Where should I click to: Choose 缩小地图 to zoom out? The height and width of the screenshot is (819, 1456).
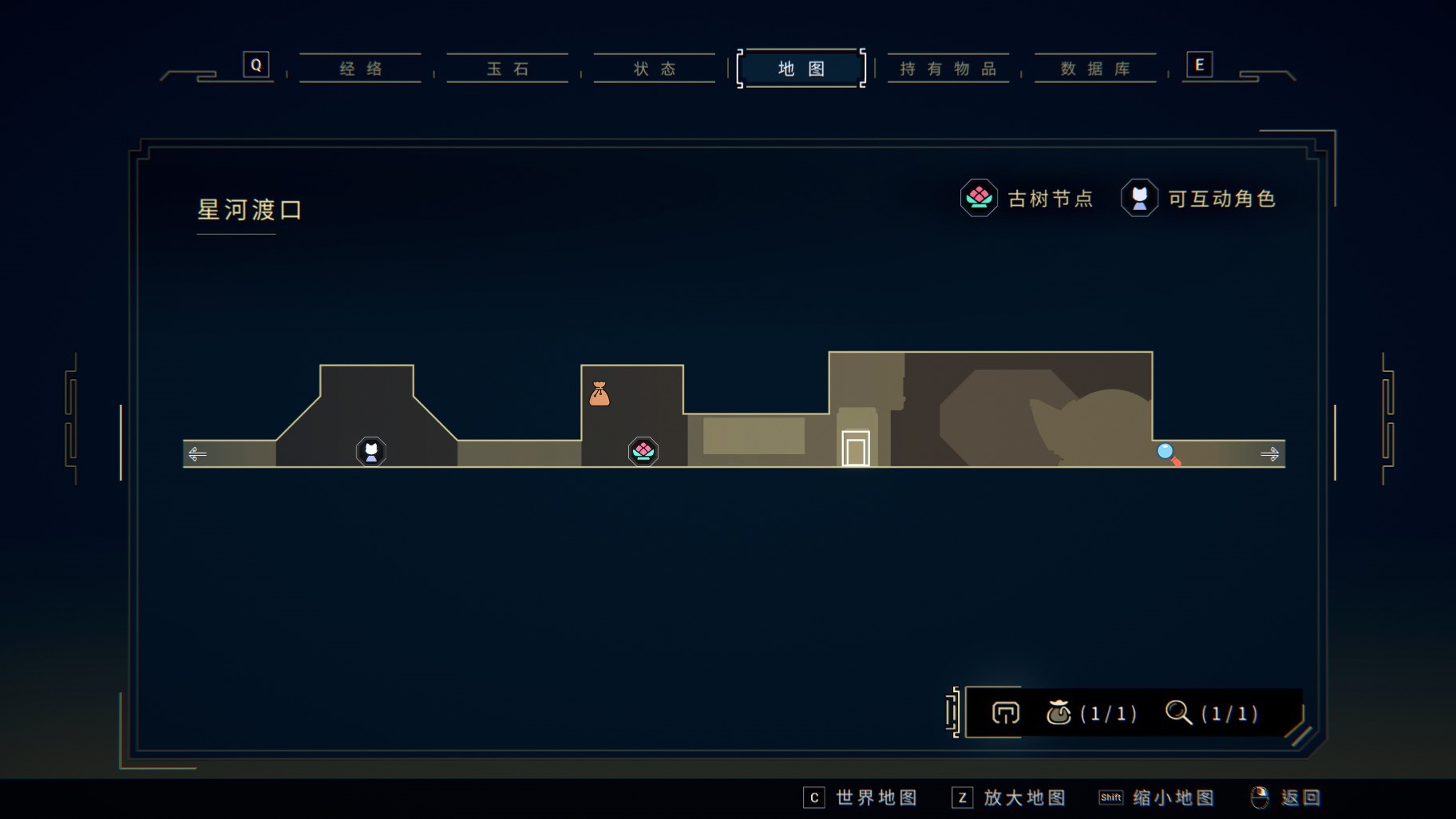click(x=1157, y=797)
